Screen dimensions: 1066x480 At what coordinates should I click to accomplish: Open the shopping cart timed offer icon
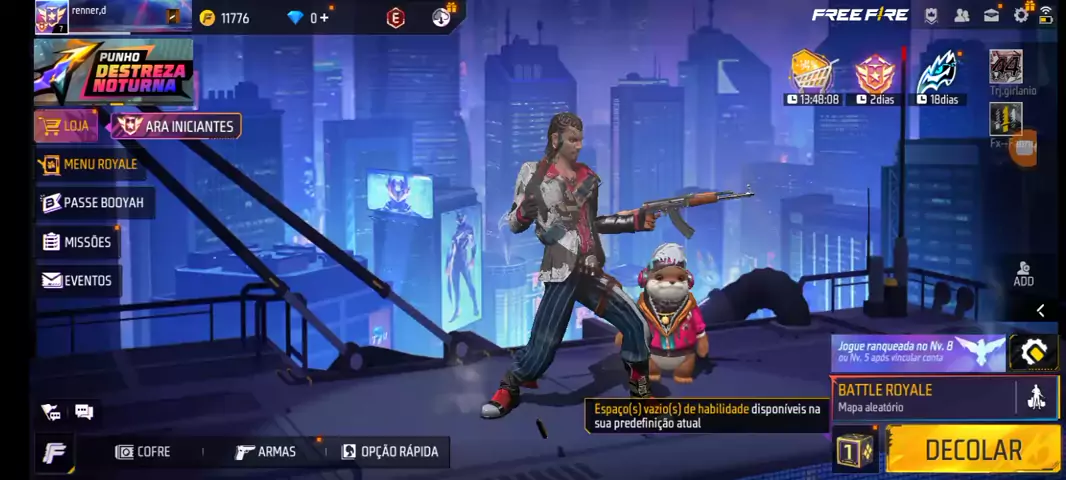tap(812, 72)
